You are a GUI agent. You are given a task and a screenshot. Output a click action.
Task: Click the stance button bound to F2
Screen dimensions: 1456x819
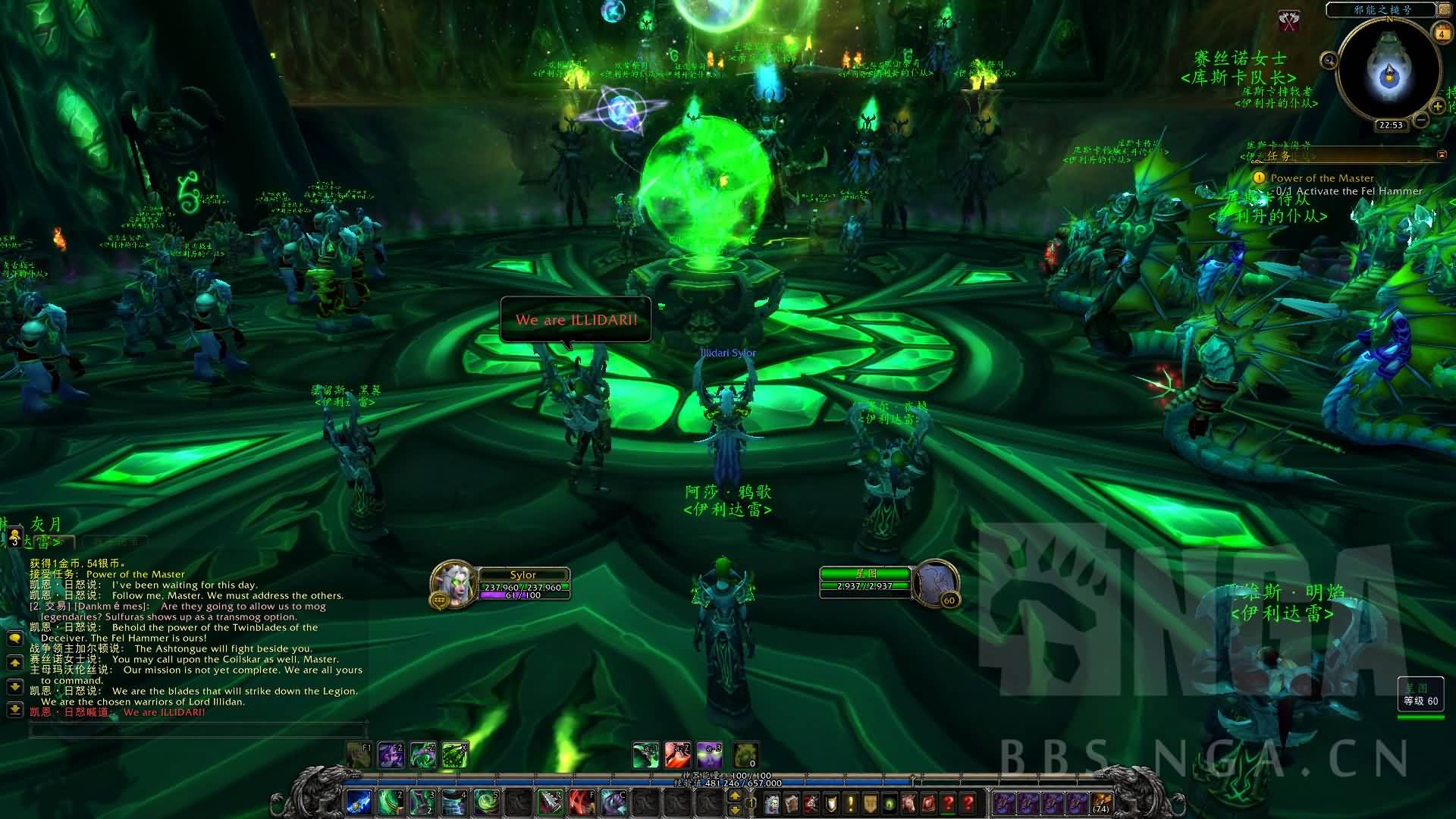391,755
